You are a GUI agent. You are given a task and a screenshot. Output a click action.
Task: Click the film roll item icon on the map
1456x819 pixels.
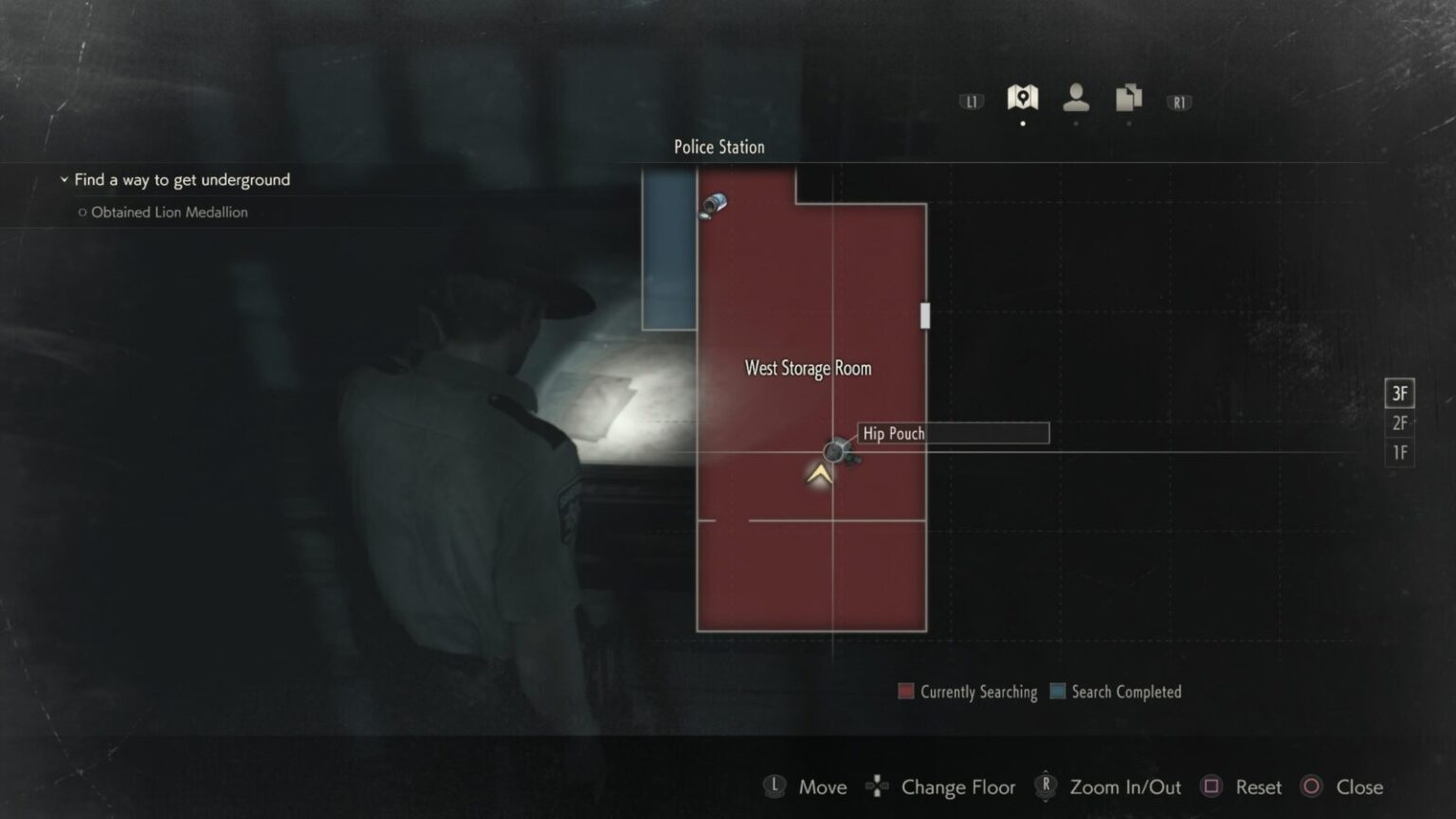tap(716, 206)
